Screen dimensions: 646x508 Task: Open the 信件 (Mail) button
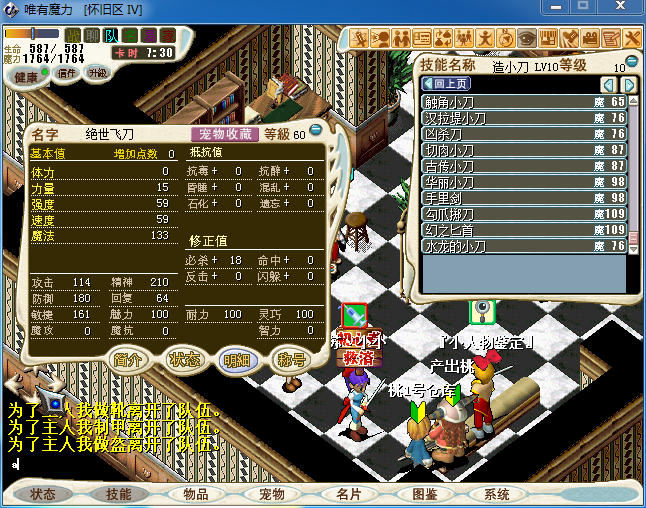pyautogui.click(x=67, y=74)
